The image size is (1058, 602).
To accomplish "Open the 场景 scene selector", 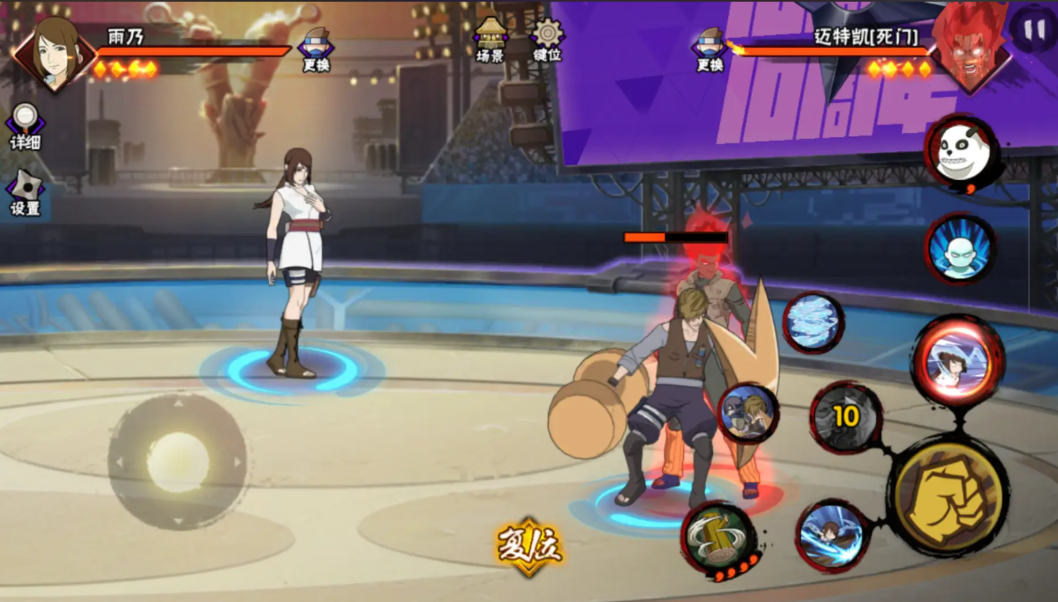I will point(491,40).
